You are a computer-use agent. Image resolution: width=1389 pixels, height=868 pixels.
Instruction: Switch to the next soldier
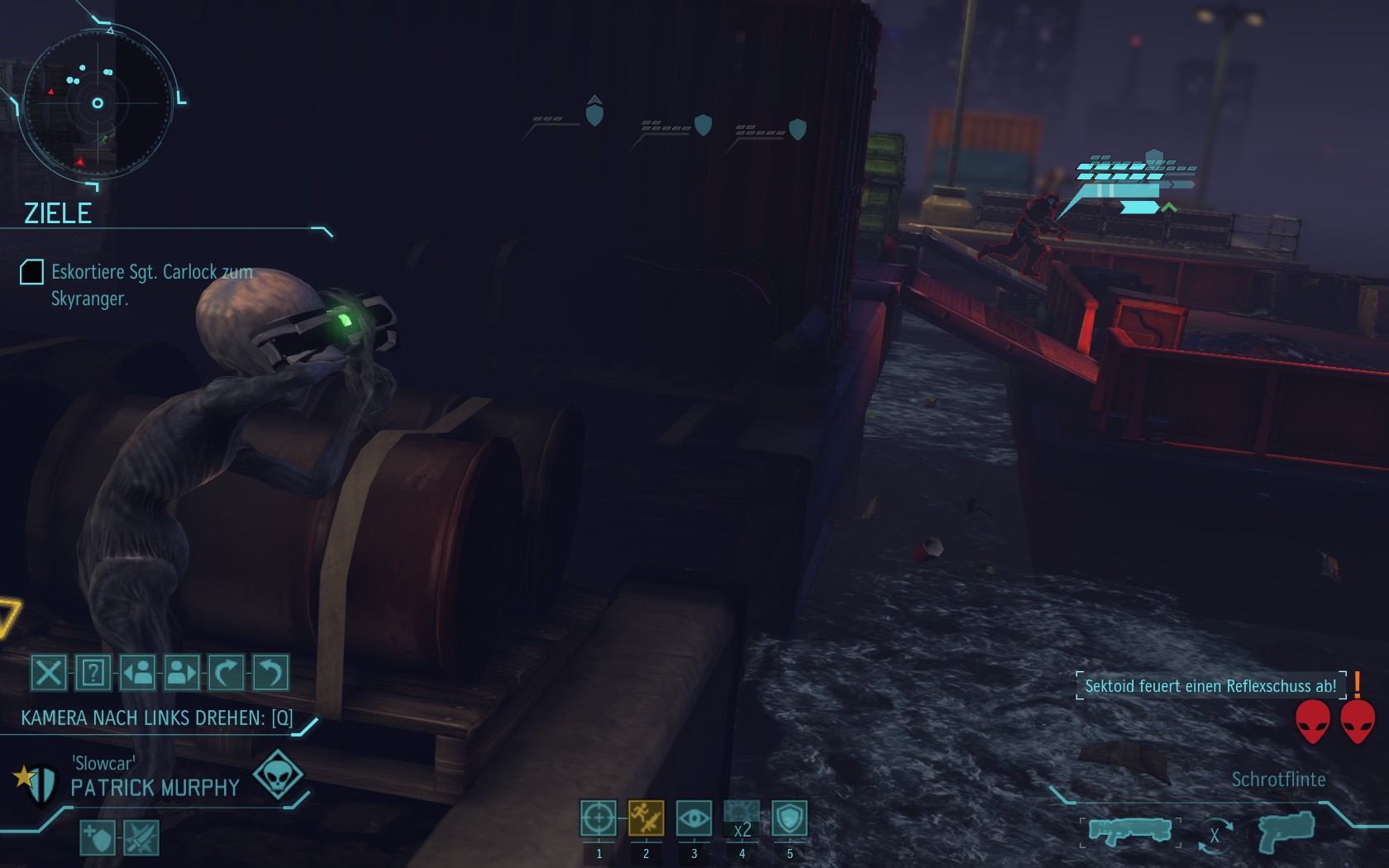182,673
